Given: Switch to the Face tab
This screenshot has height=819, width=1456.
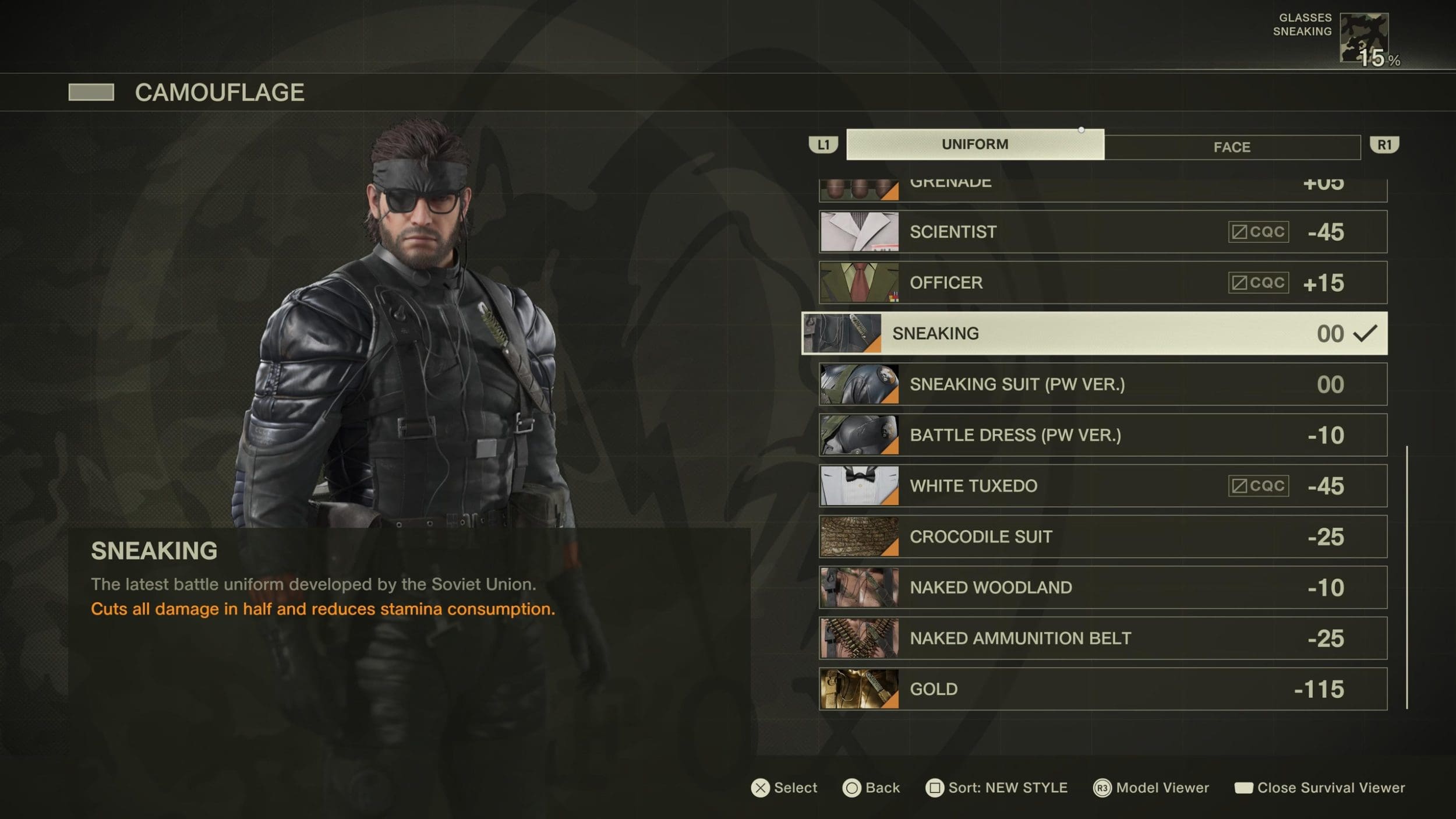Looking at the screenshot, I should coord(1232,147).
